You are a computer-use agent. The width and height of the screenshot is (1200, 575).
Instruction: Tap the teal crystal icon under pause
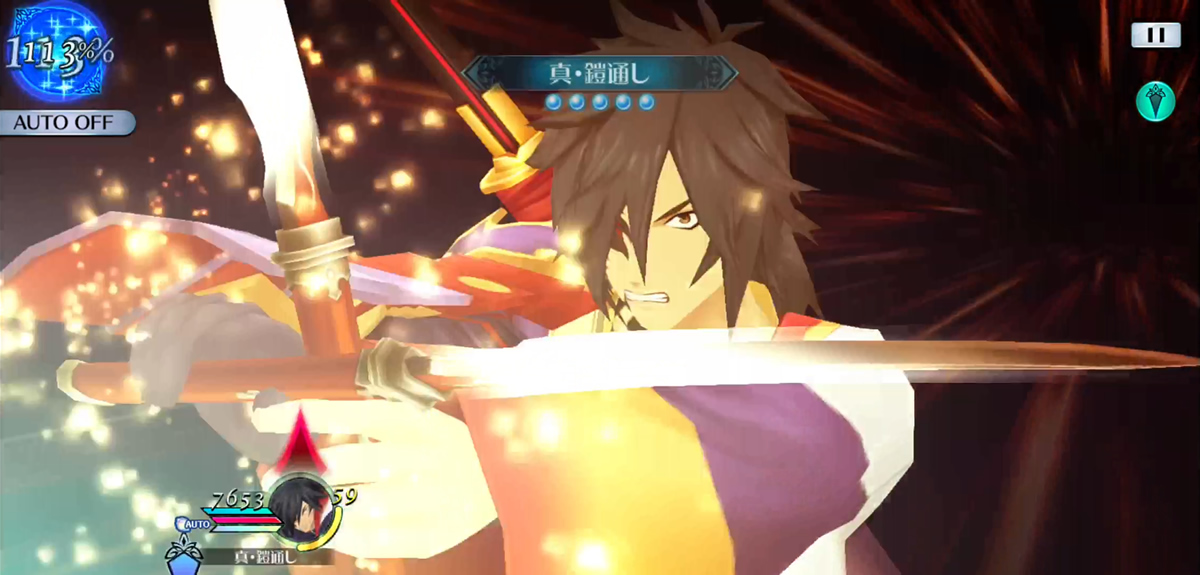coord(1155,101)
